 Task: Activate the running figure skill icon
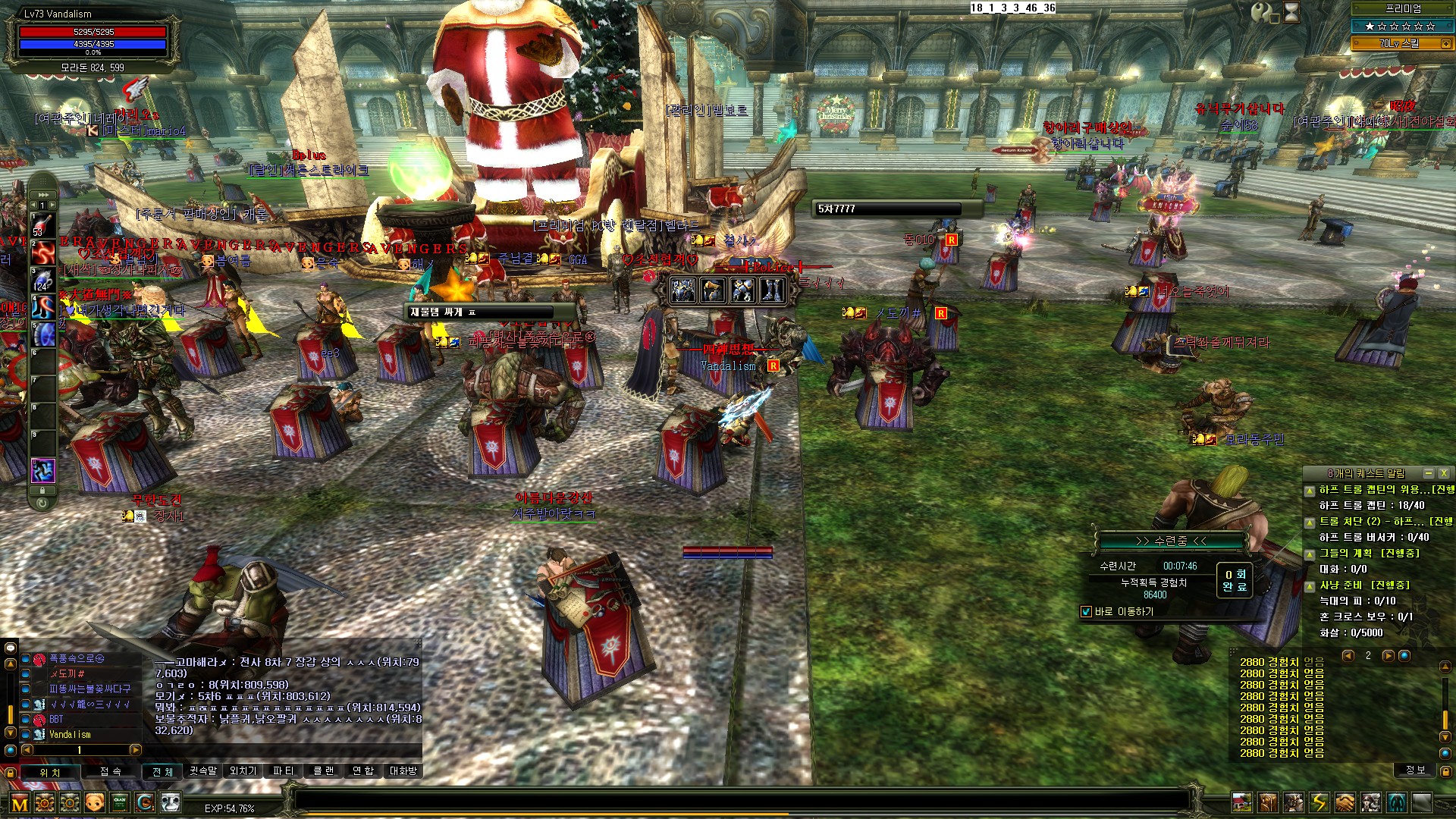point(42,470)
